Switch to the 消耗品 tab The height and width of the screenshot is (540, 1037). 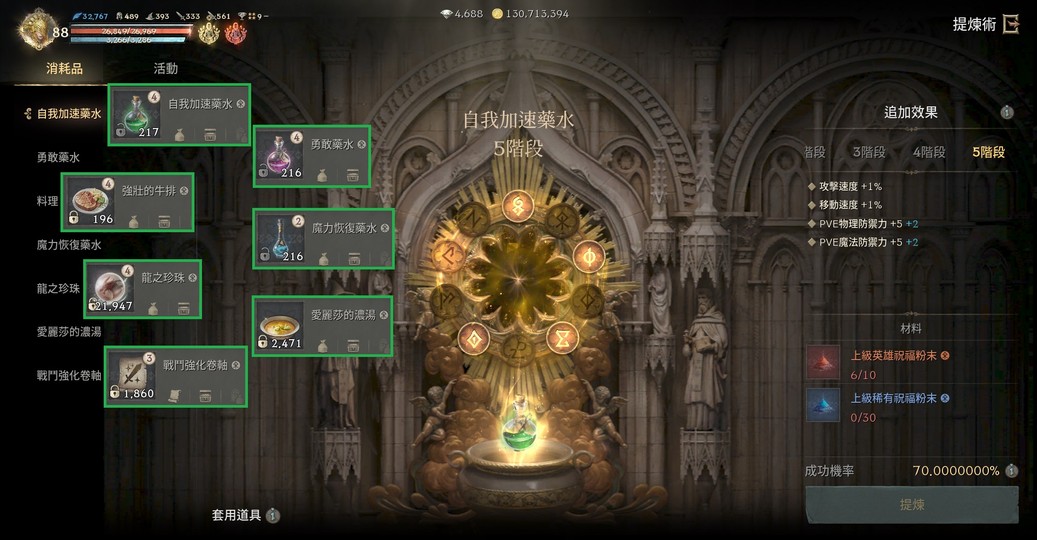[x=64, y=69]
